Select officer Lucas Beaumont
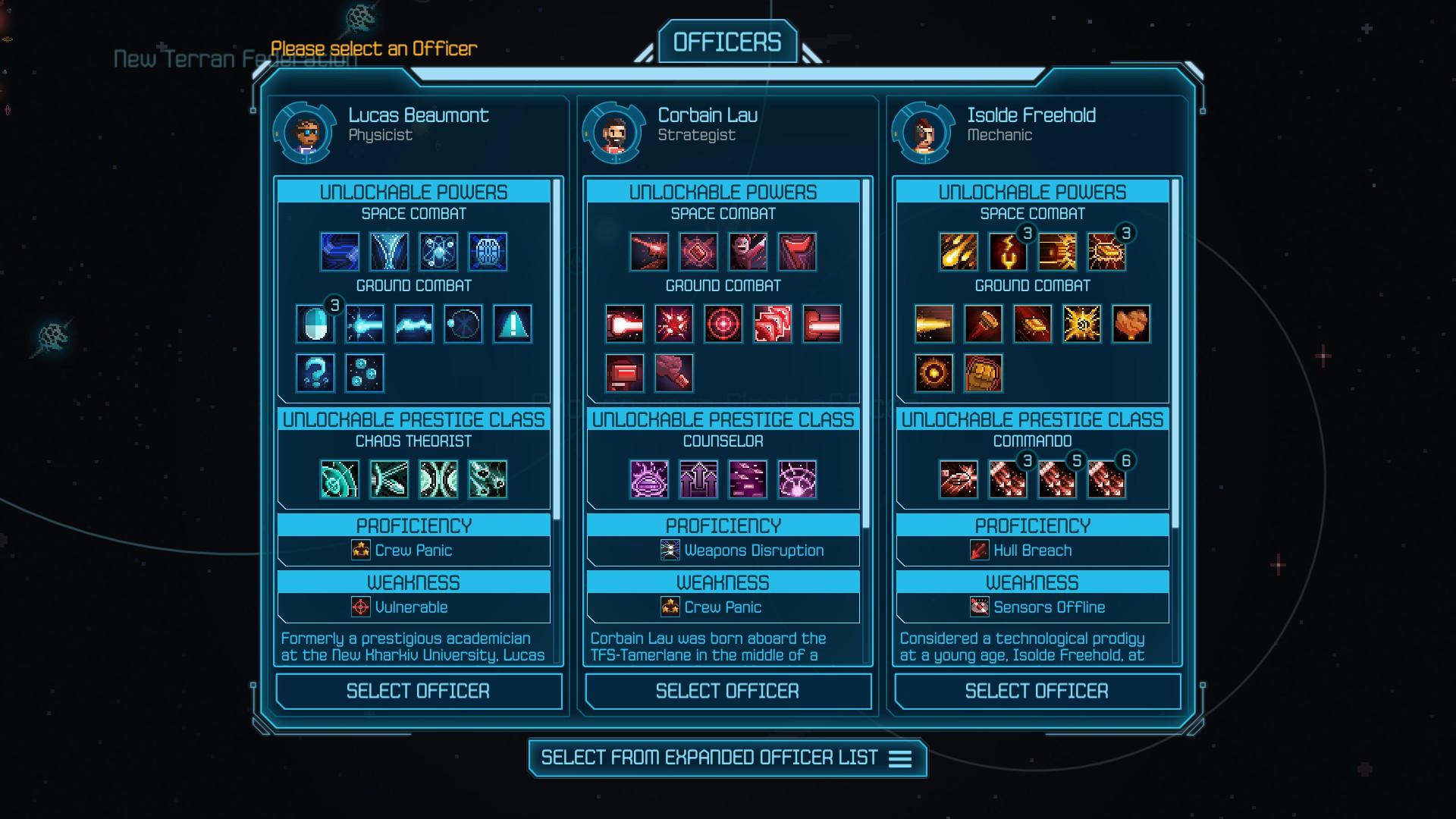The height and width of the screenshot is (819, 1456). 418,691
